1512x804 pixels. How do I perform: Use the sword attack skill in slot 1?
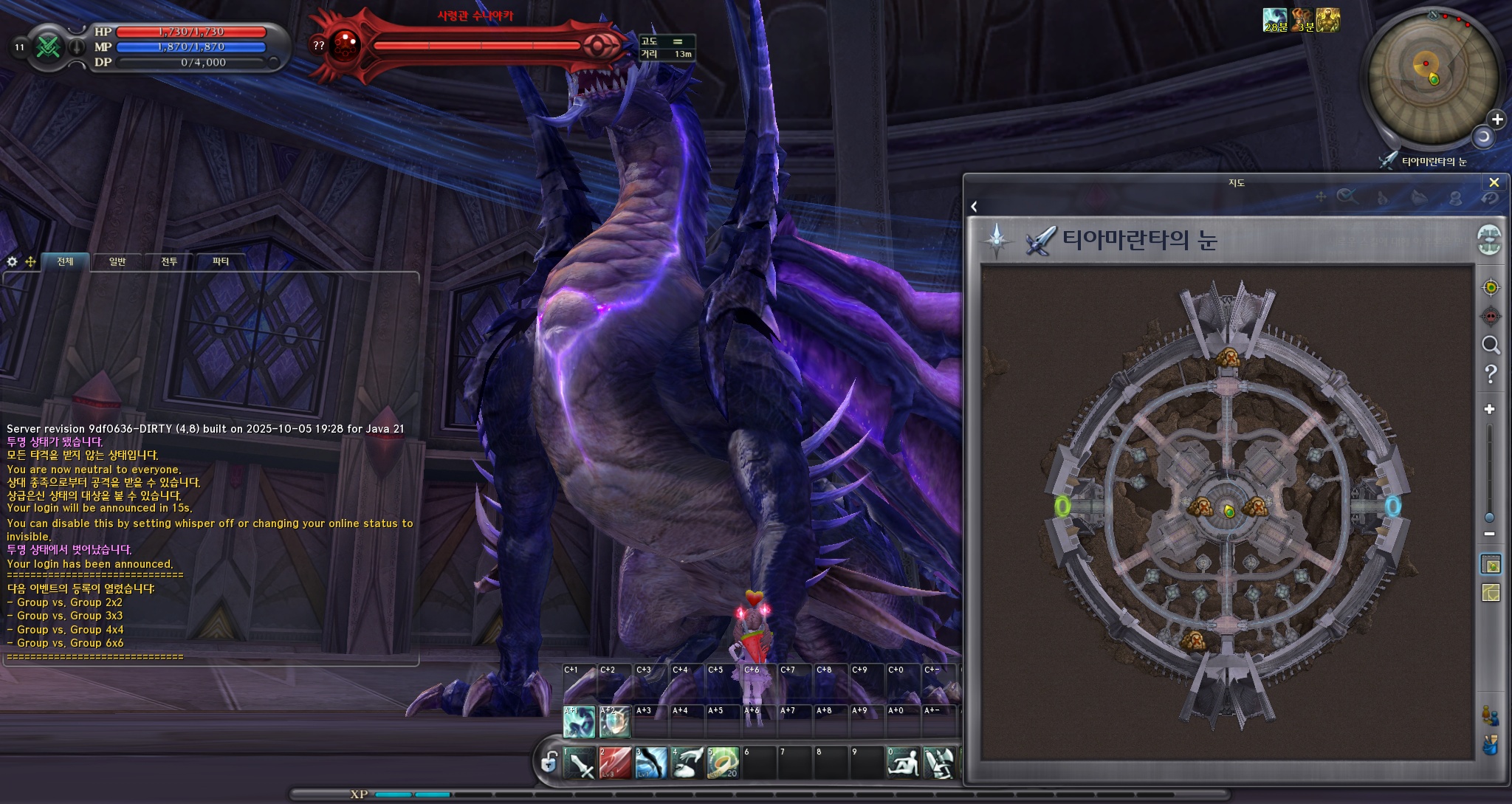click(x=580, y=763)
